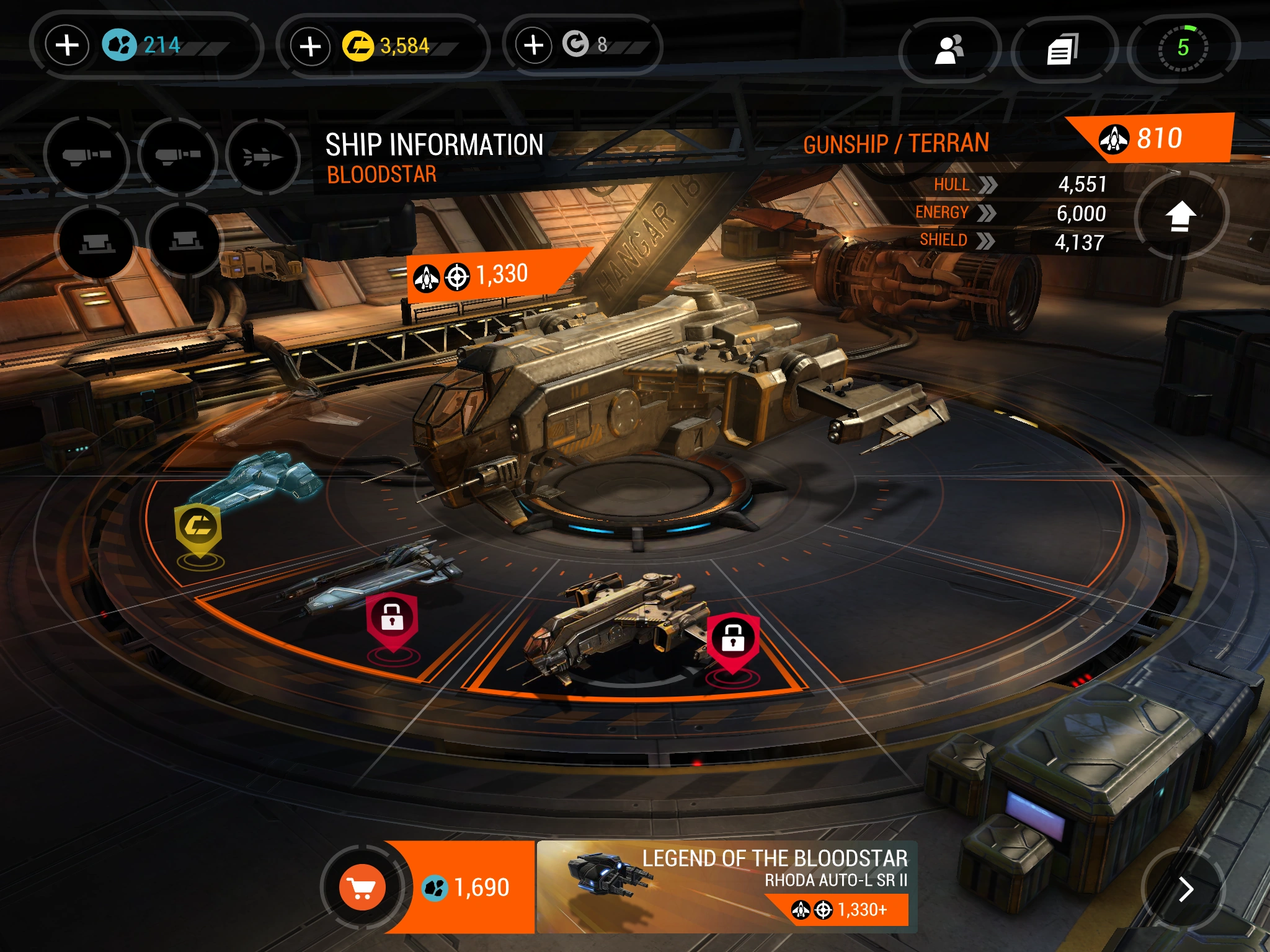Add more silver tokens
This screenshot has width=1270, height=952.
pyautogui.click(x=533, y=45)
